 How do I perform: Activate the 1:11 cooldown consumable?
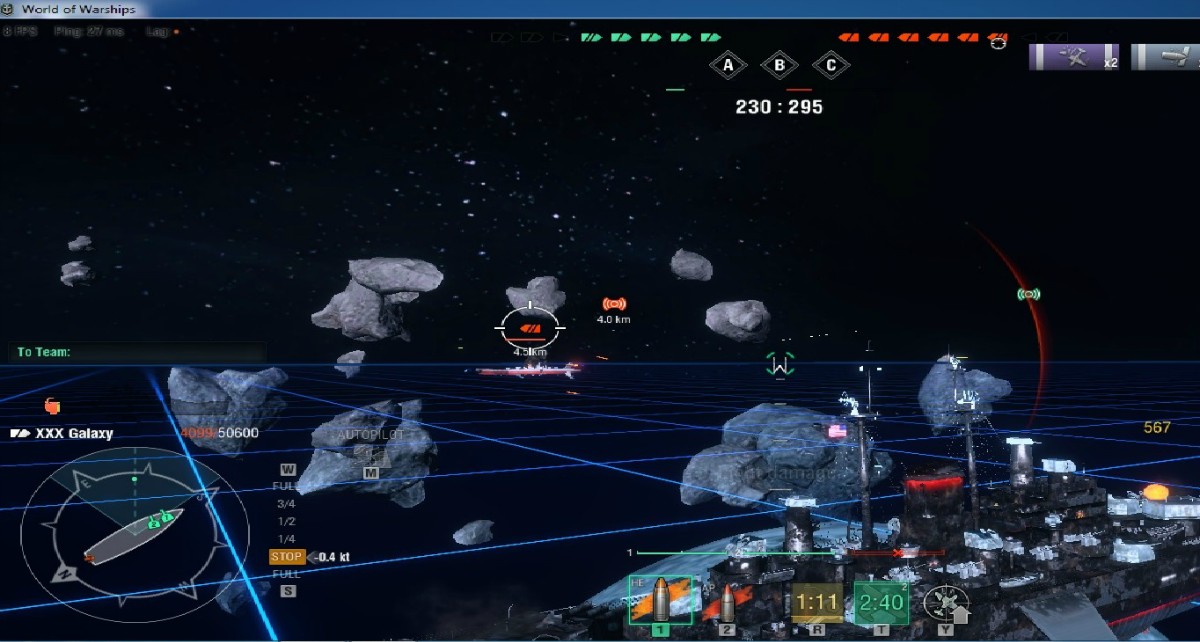pos(818,603)
